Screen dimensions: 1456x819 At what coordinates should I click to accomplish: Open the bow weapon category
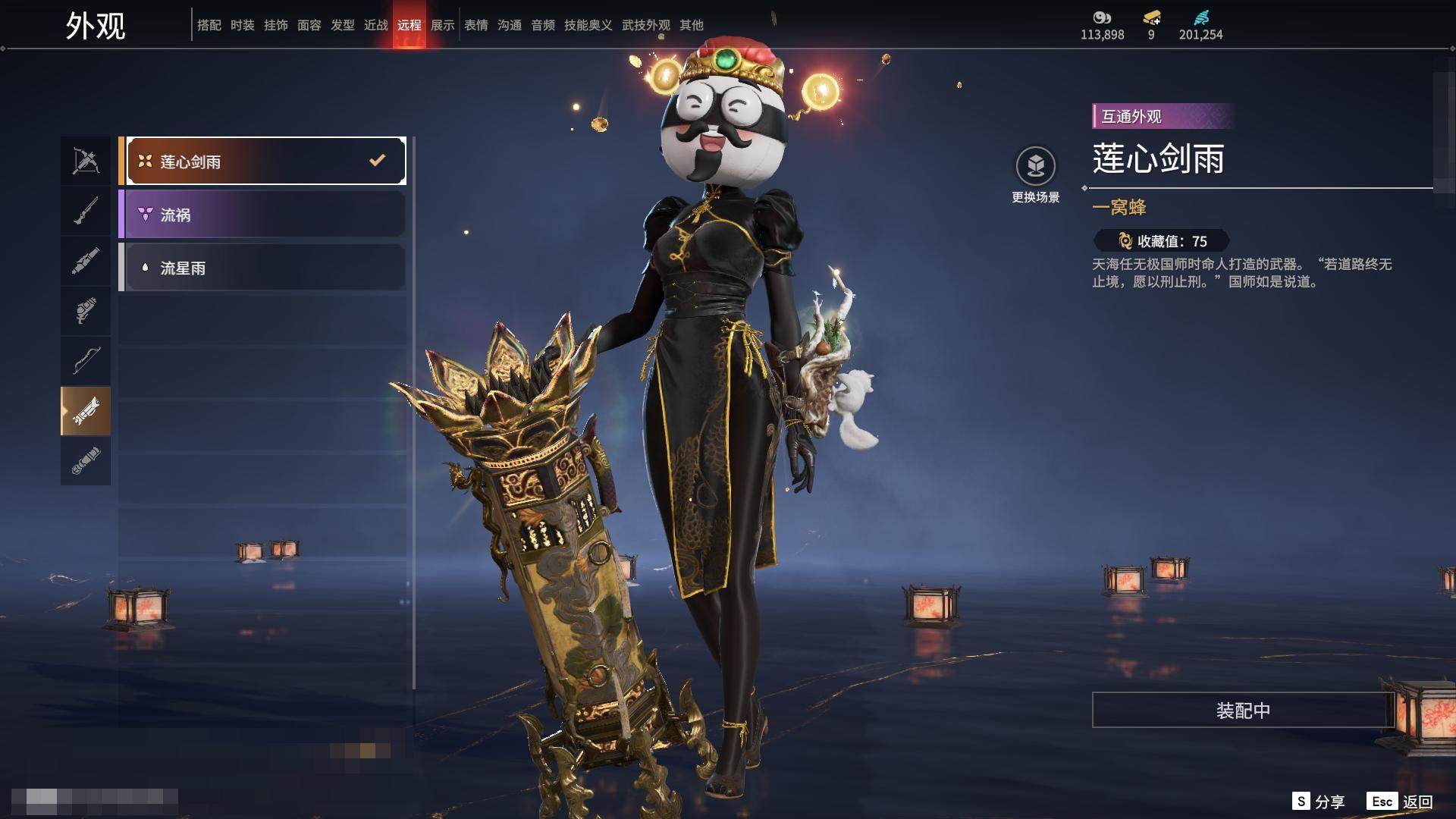tap(86, 360)
